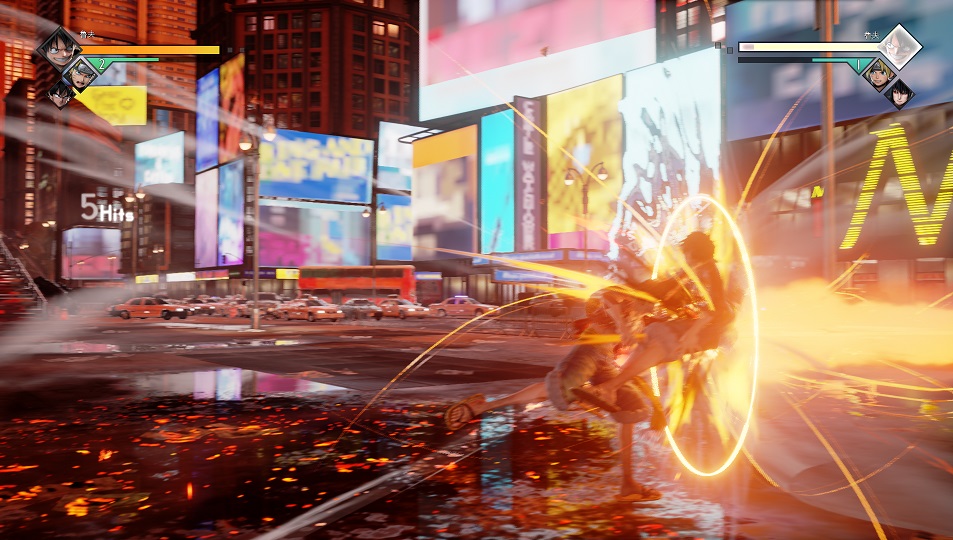Choose player one's blond headband support portrait
This screenshot has width=953, height=540.
[79, 72]
